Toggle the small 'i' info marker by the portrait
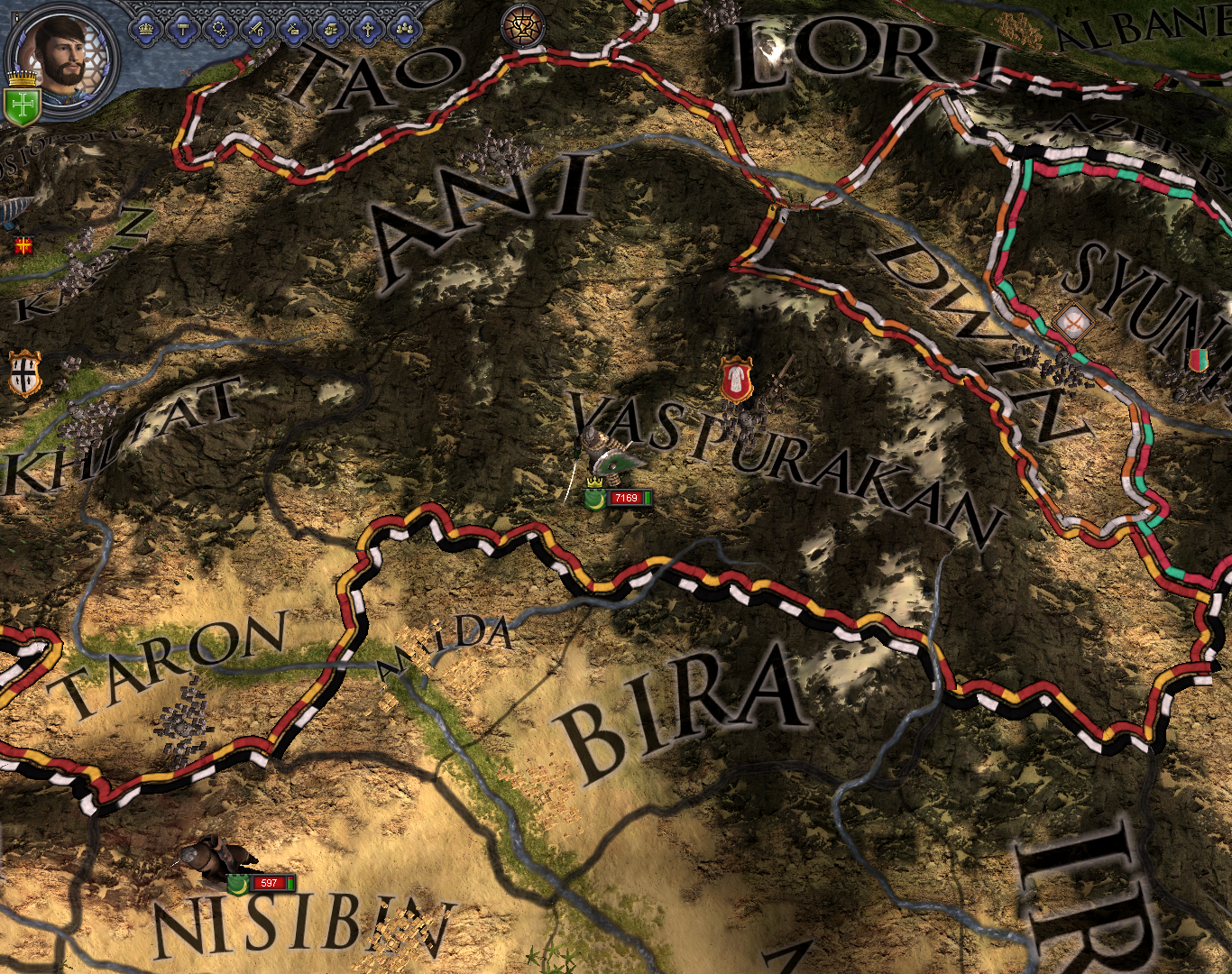1232x974 pixels. point(16,17)
